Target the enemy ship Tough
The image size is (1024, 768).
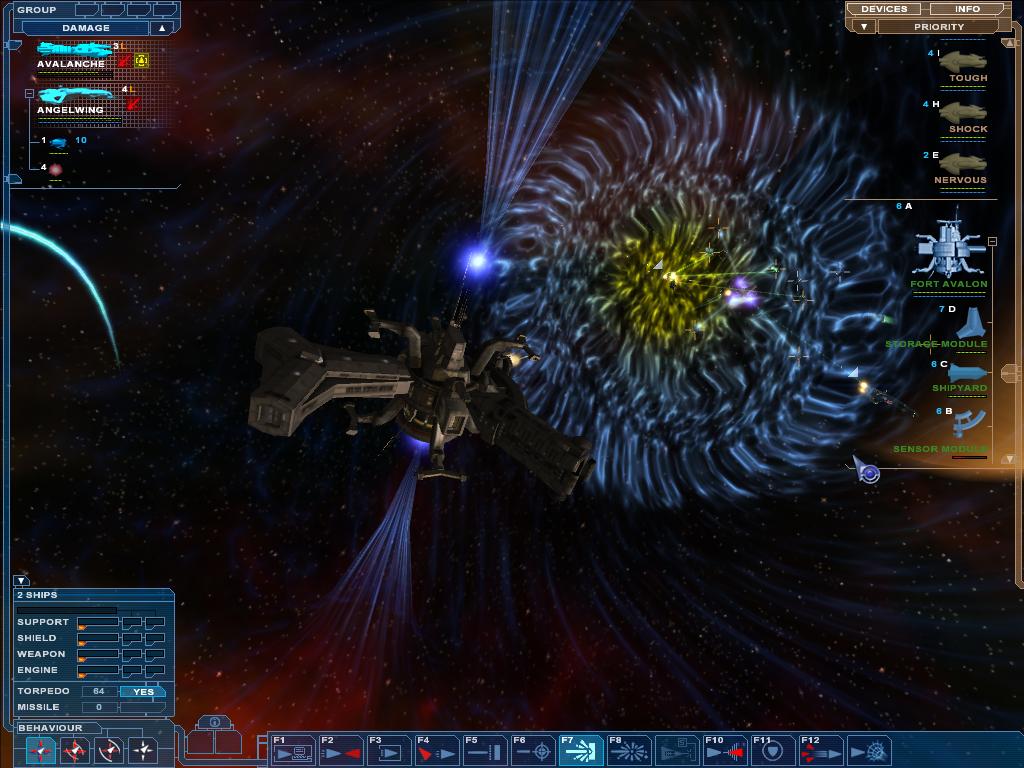coord(963,63)
